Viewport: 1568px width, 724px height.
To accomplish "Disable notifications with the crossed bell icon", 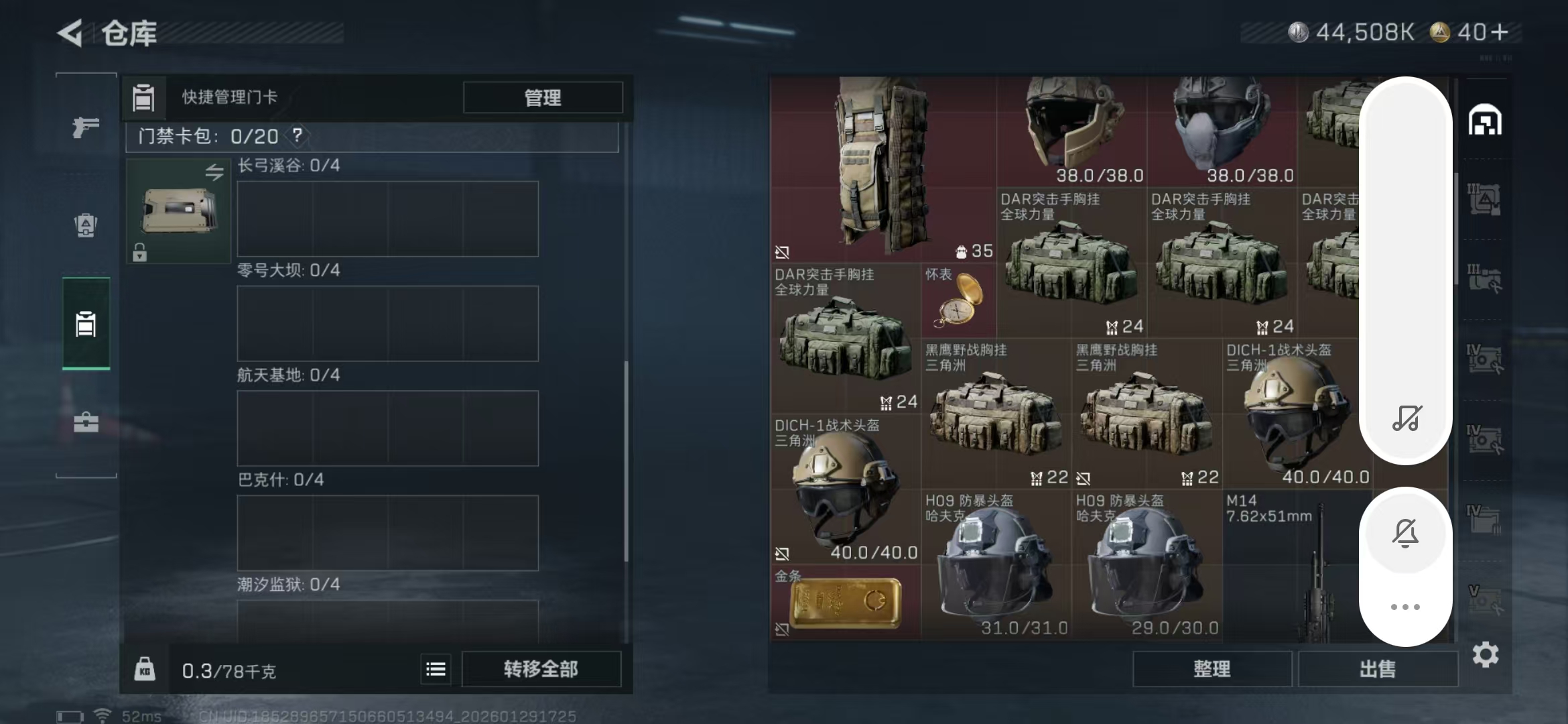I will click(x=1405, y=533).
